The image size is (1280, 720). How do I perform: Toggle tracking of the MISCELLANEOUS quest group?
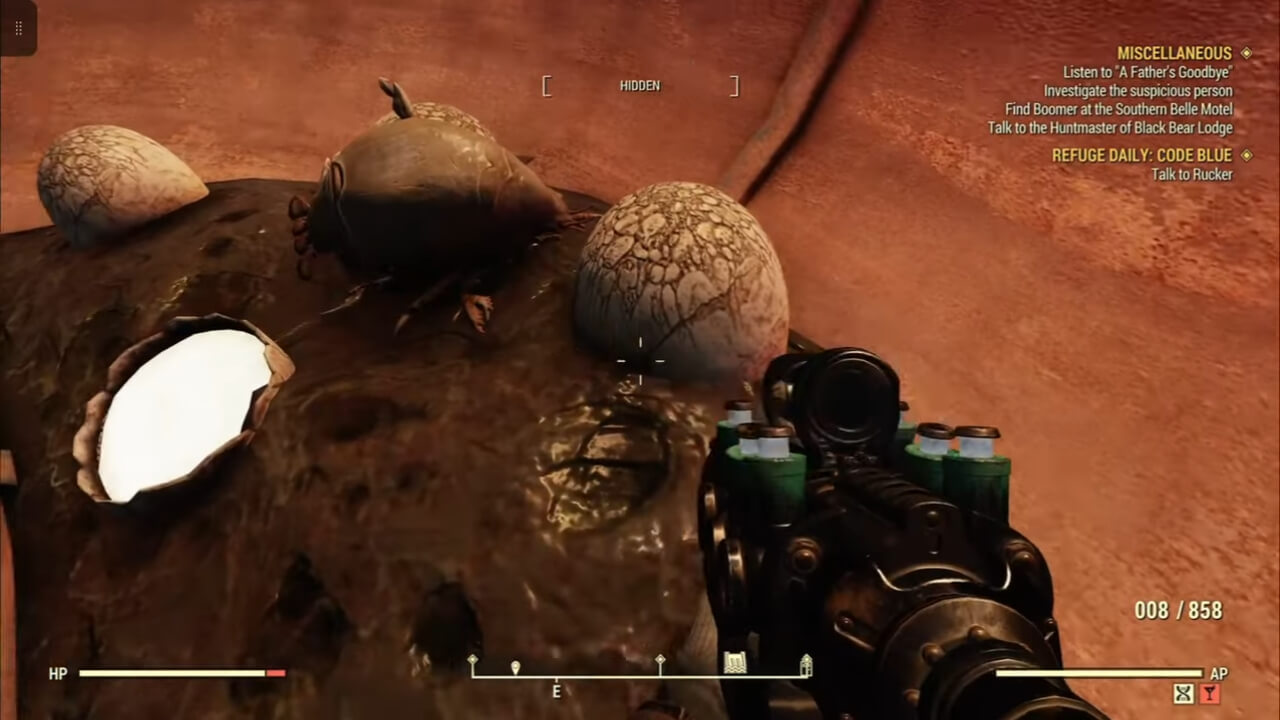[x=1175, y=52]
